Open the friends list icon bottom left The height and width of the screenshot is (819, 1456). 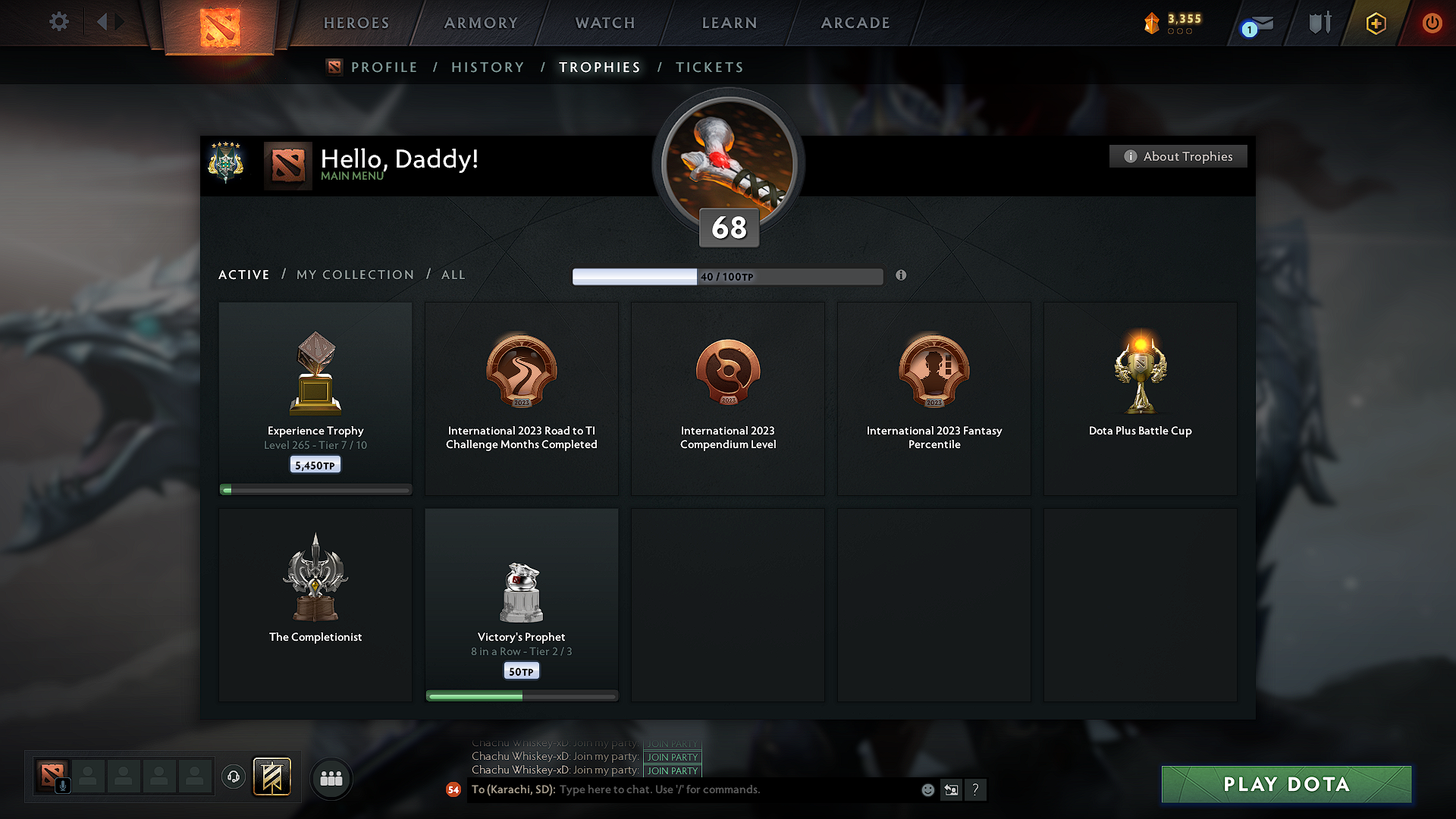[x=331, y=778]
